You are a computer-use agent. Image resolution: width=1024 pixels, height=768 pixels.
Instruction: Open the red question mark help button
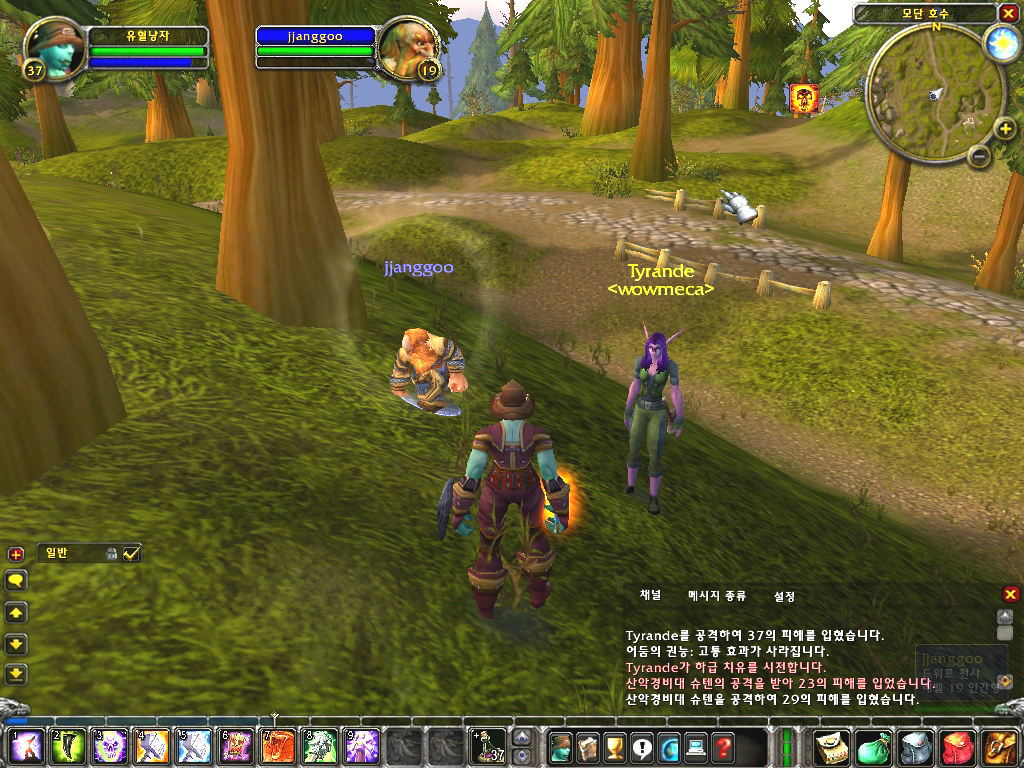tap(723, 747)
